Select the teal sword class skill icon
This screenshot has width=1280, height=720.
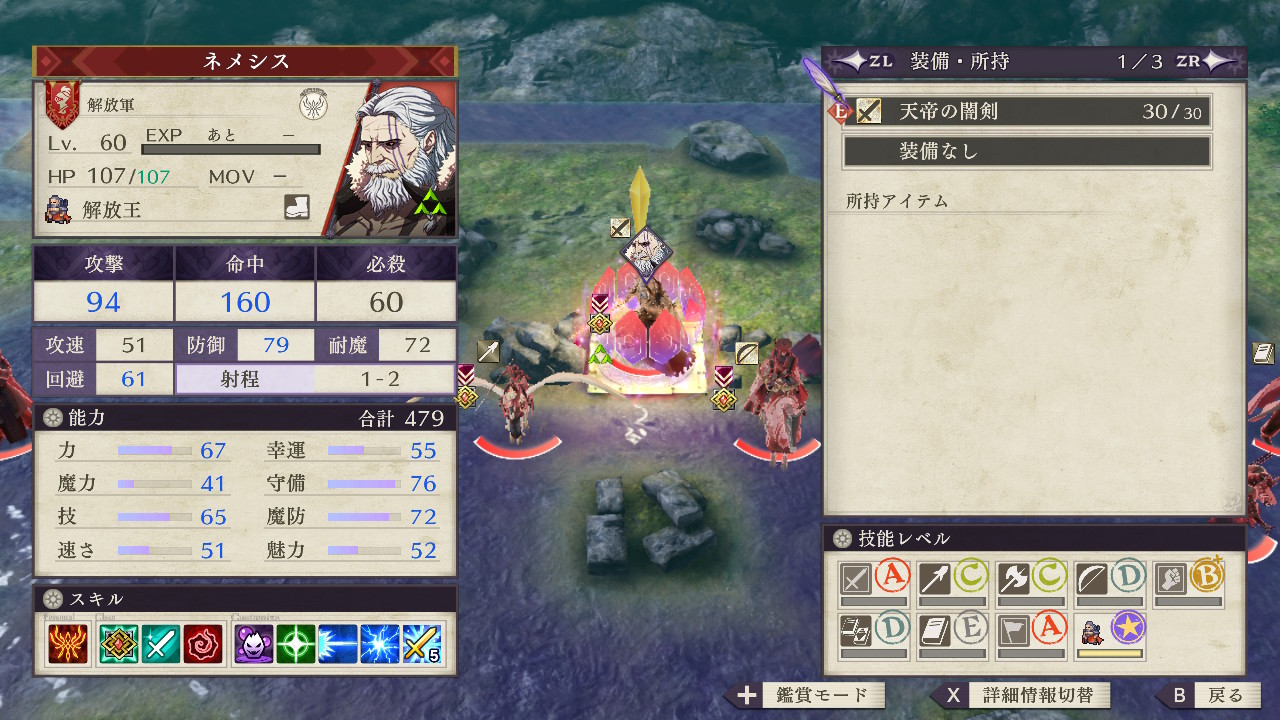[x=159, y=645]
